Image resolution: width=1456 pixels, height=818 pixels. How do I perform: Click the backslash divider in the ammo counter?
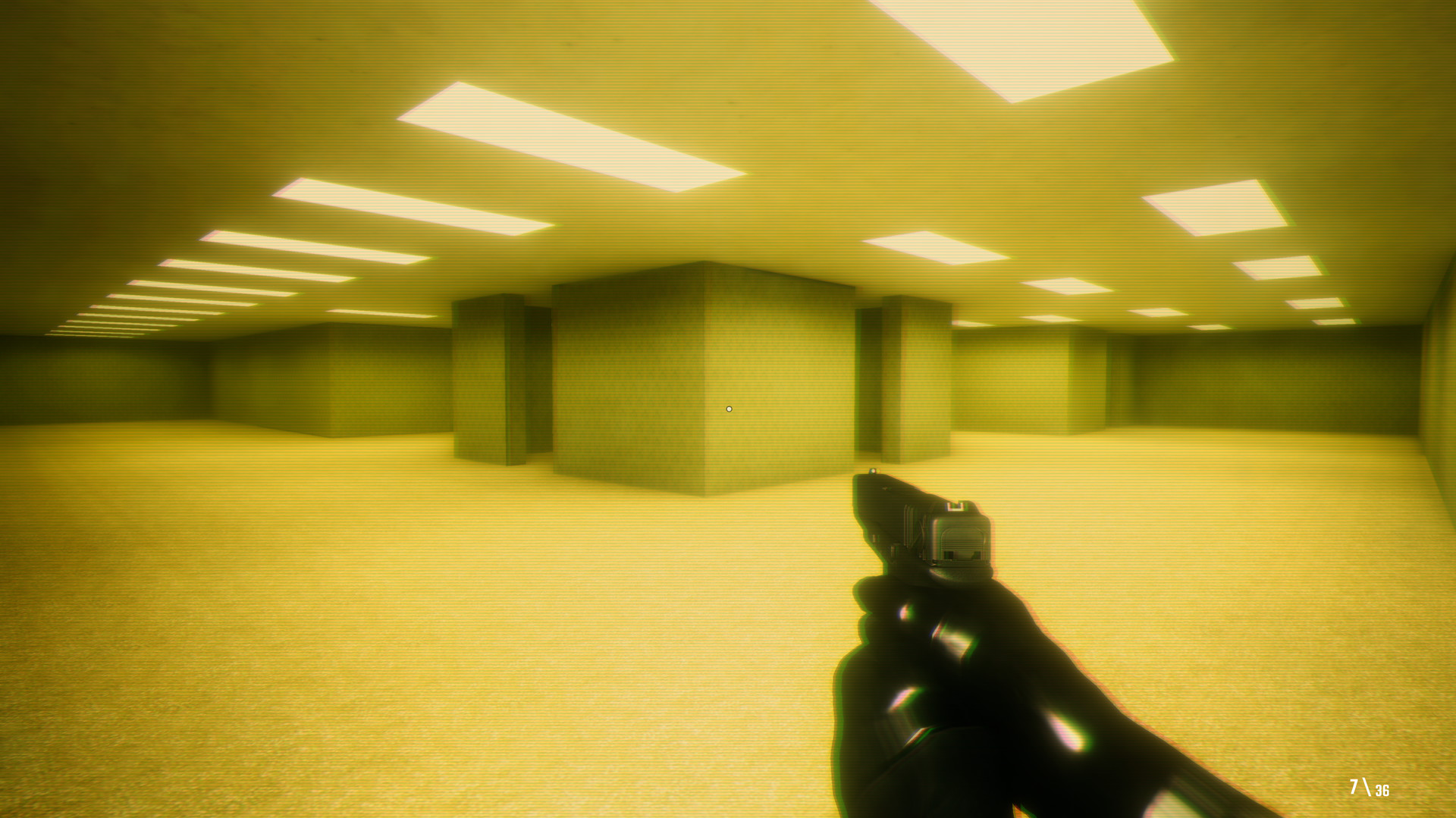tap(1368, 787)
